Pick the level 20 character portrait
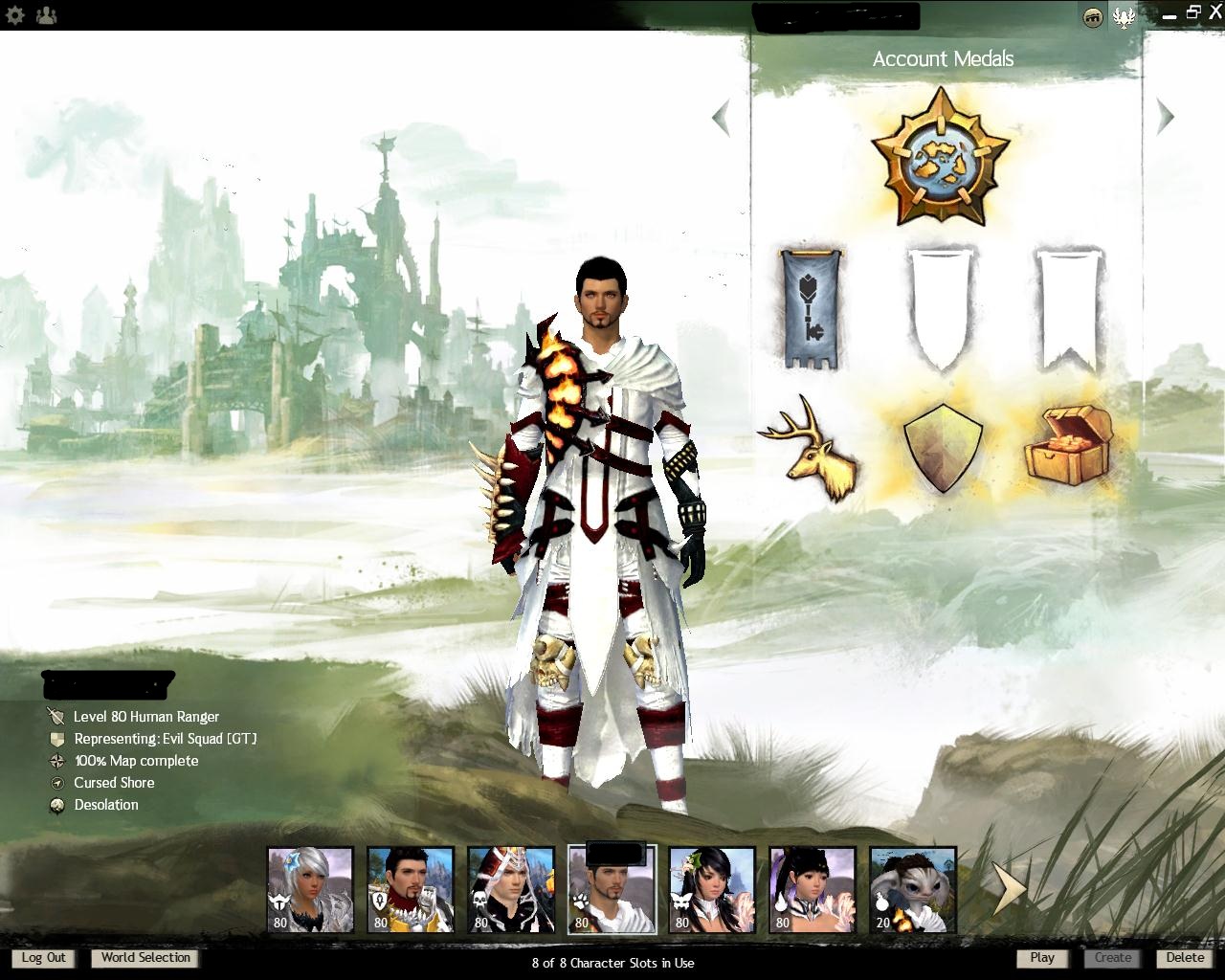Screen dimensions: 1225x980 tap(913, 890)
